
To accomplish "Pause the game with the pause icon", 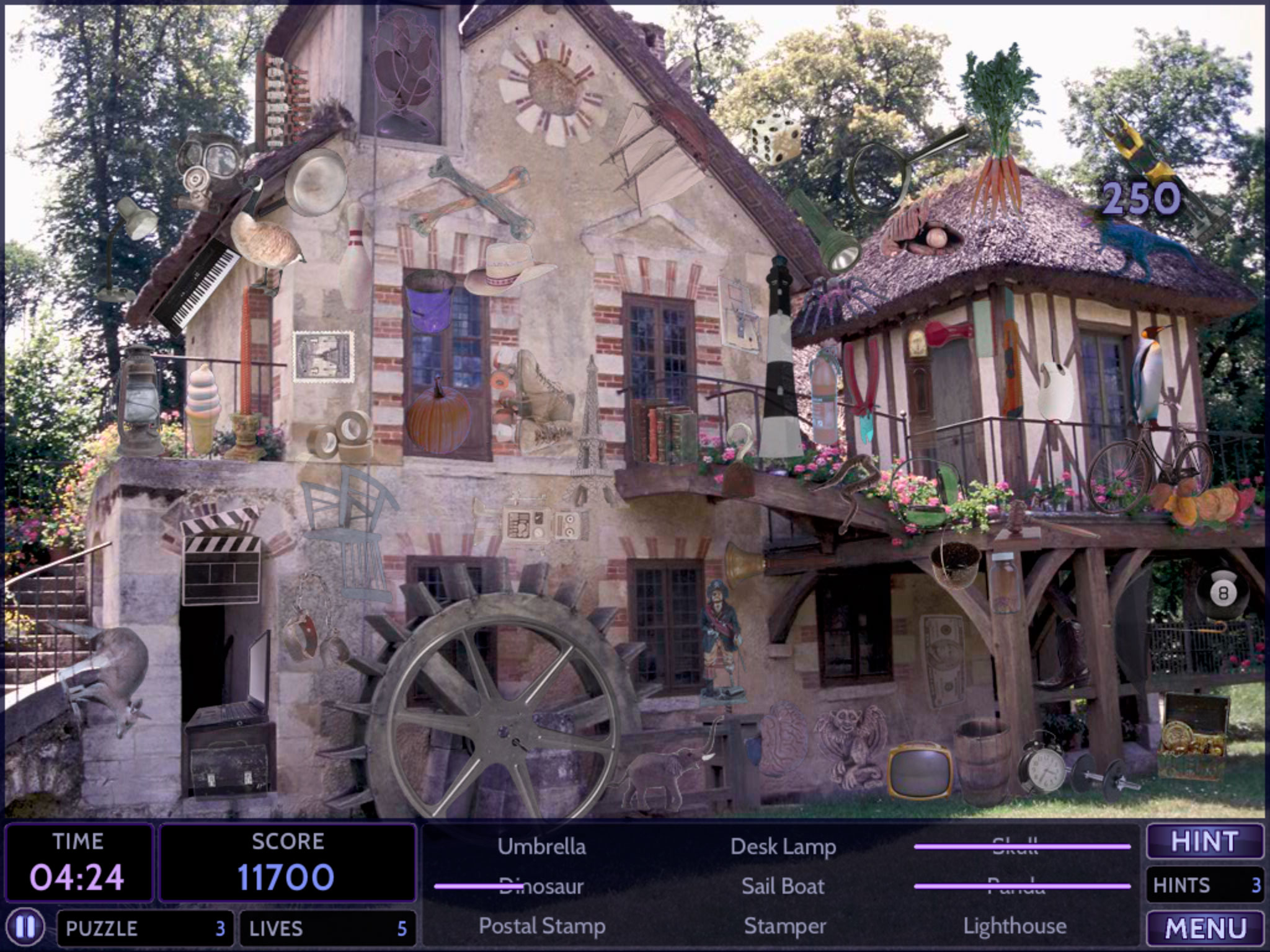I will click(x=27, y=928).
